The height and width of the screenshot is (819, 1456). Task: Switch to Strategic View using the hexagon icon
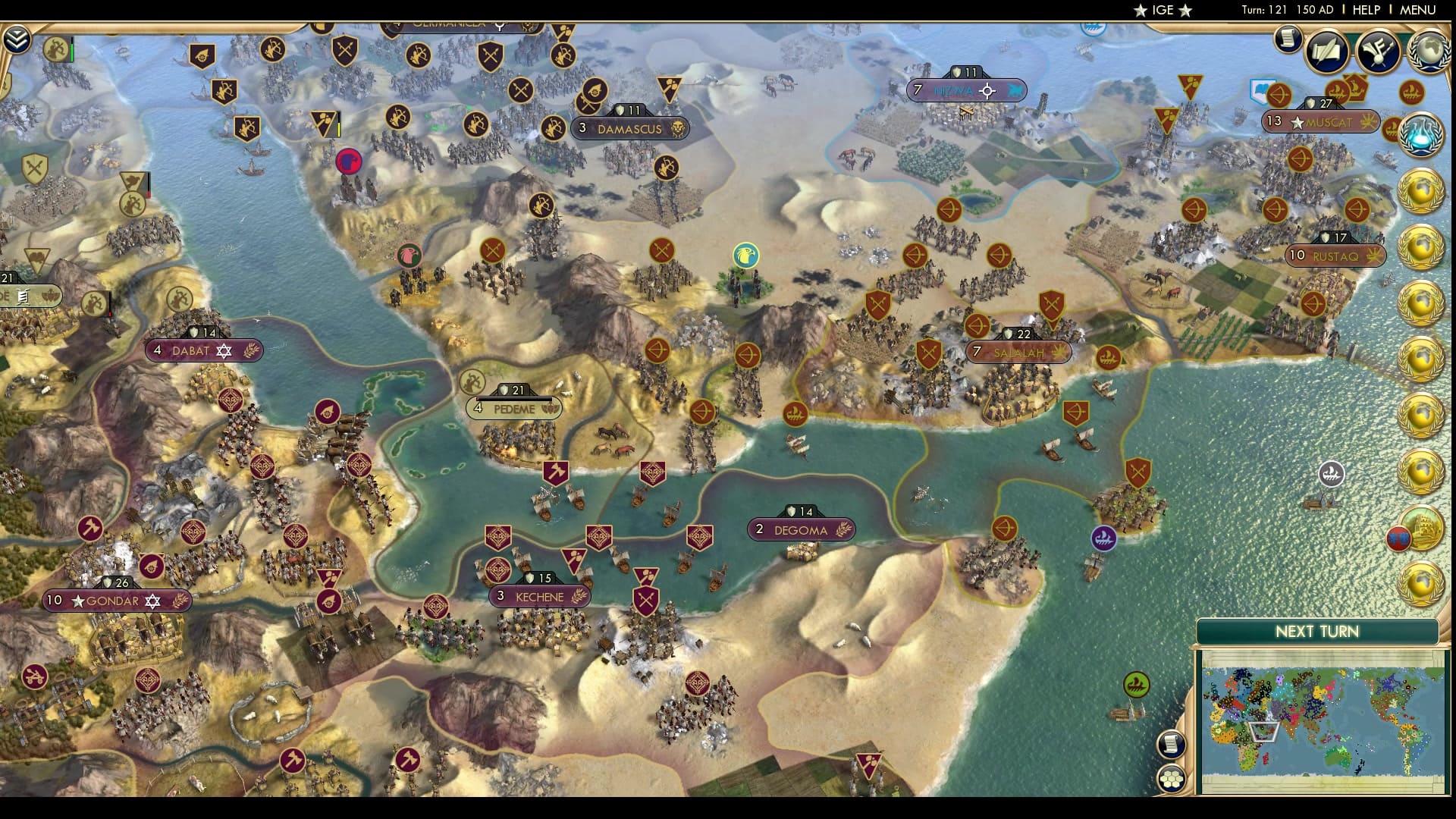pos(1173,780)
